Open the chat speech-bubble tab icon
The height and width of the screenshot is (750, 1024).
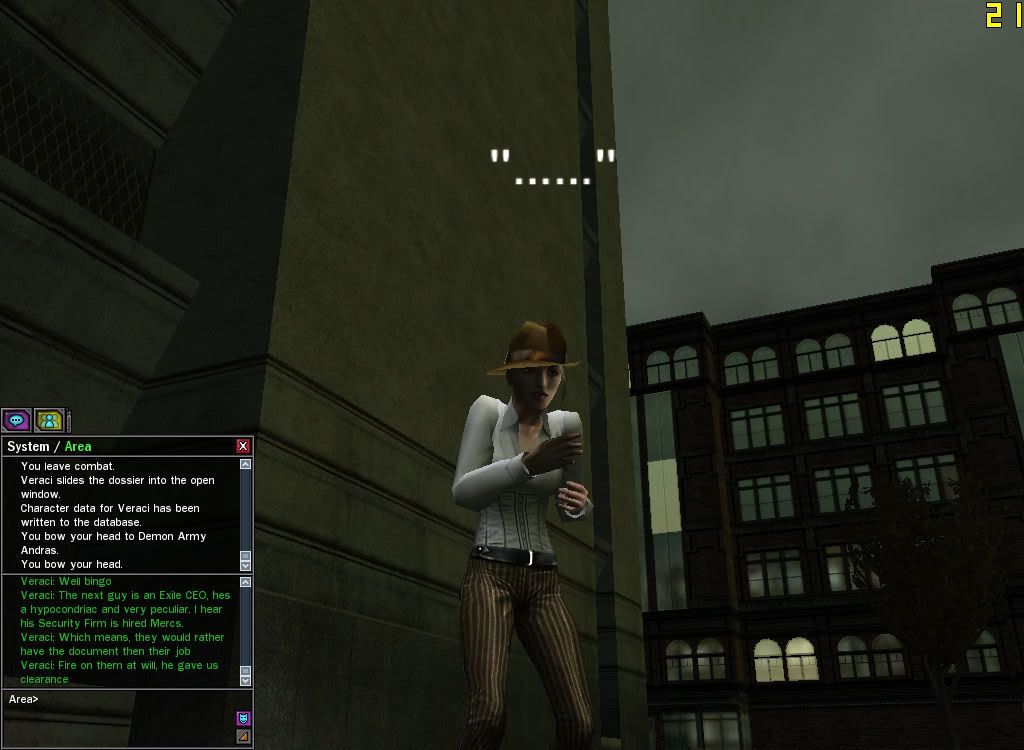point(16,420)
